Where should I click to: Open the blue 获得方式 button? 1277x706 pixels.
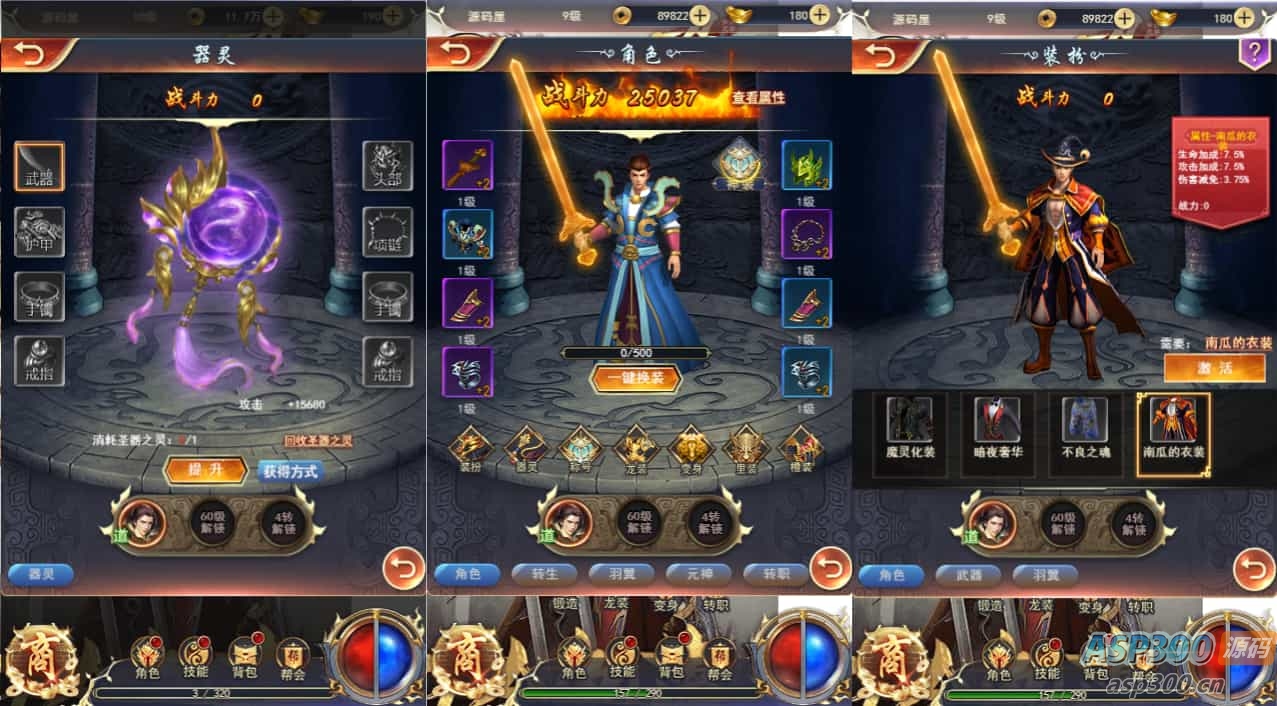[290, 471]
